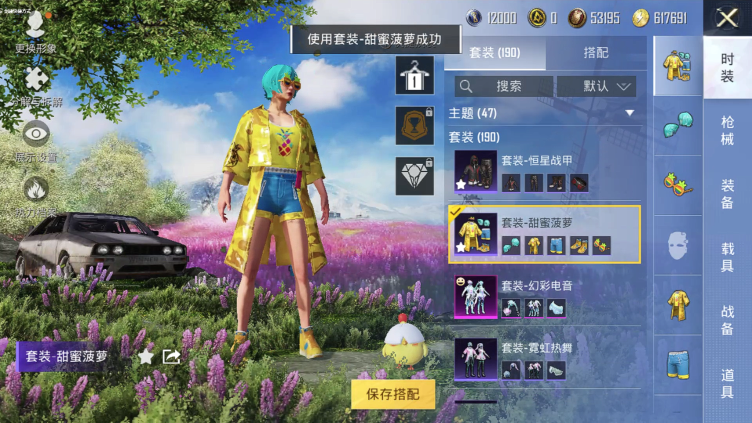Switch to the 搭配 tab

pos(597,53)
